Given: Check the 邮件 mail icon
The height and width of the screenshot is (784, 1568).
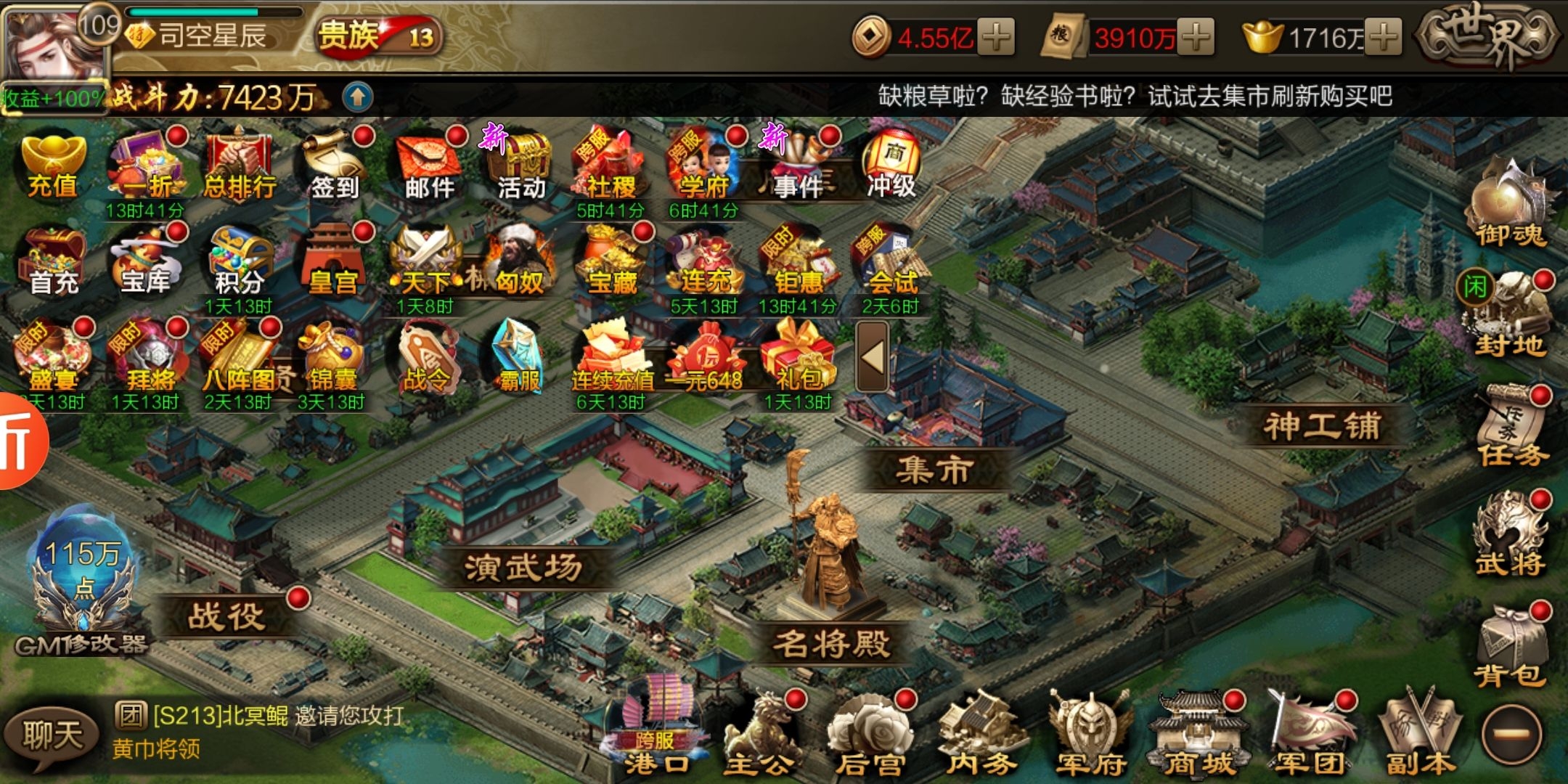Looking at the screenshot, I should click(430, 167).
